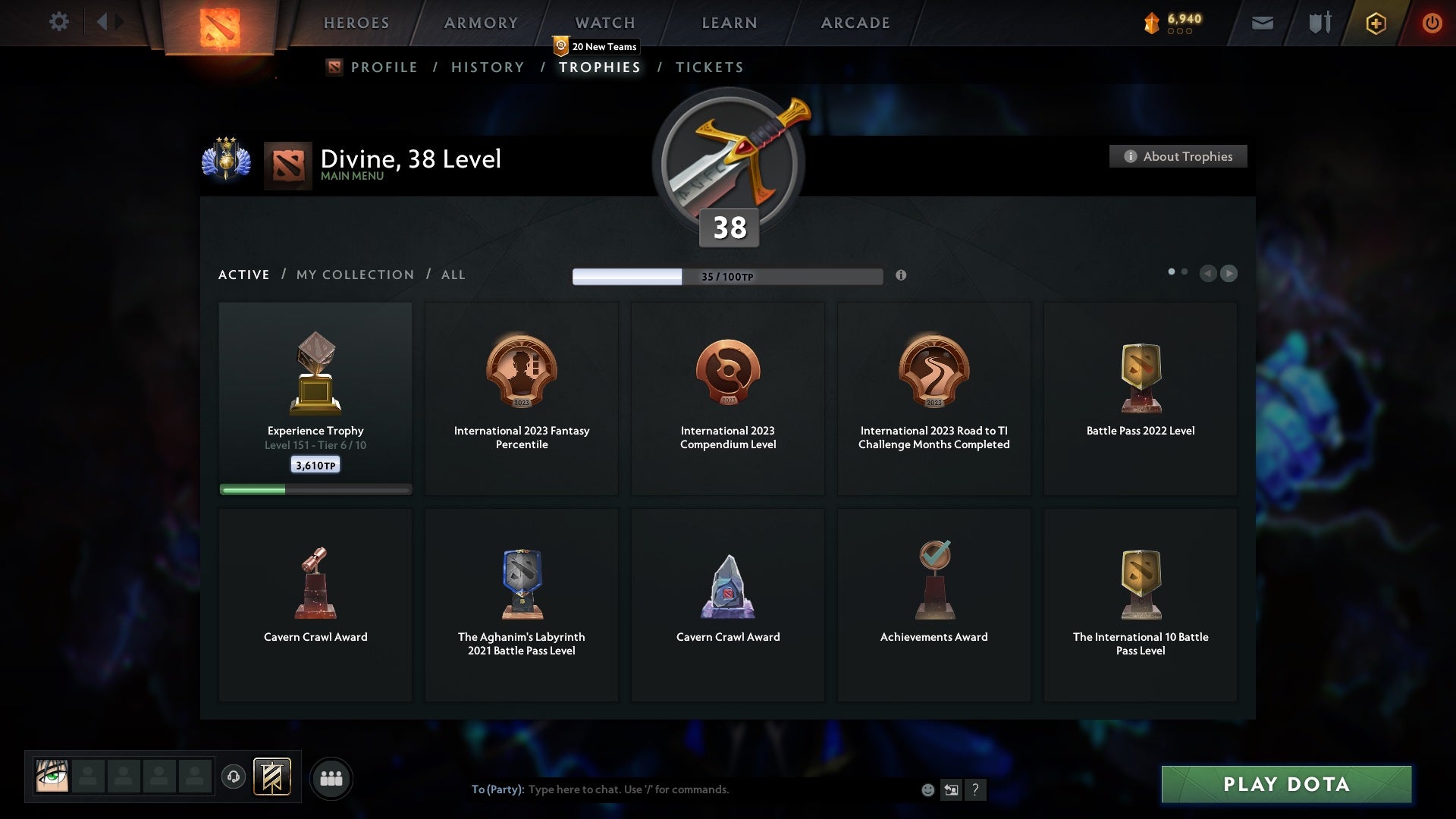Click the emoticon icon in chat bar

point(927,789)
